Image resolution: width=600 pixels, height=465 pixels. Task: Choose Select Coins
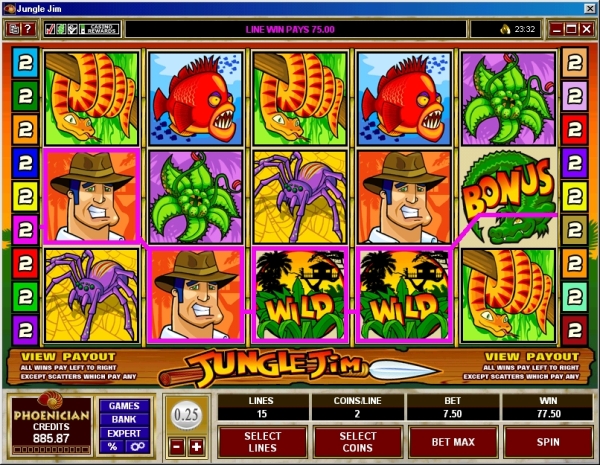(357, 441)
